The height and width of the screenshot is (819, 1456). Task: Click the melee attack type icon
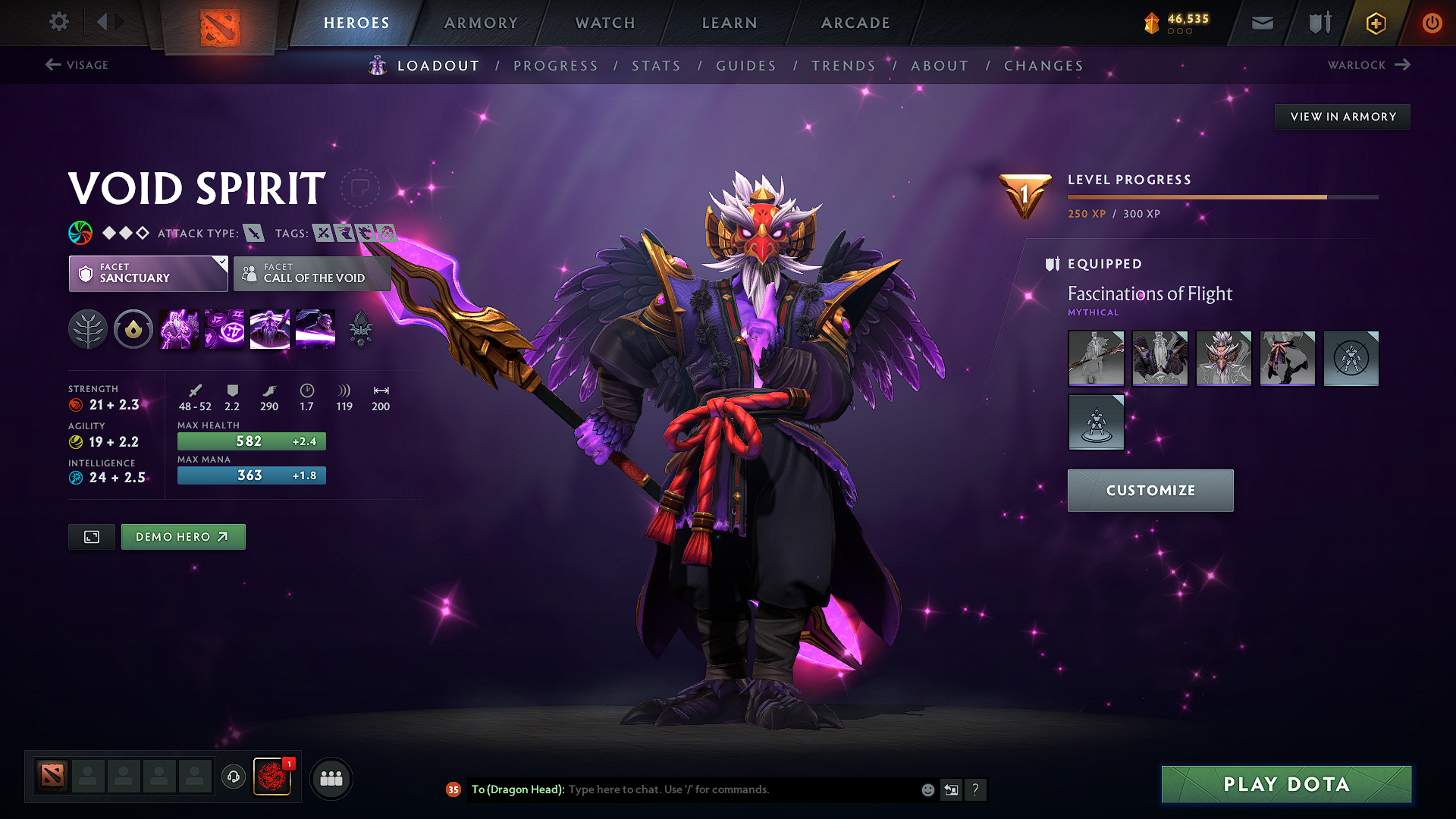pos(256,233)
